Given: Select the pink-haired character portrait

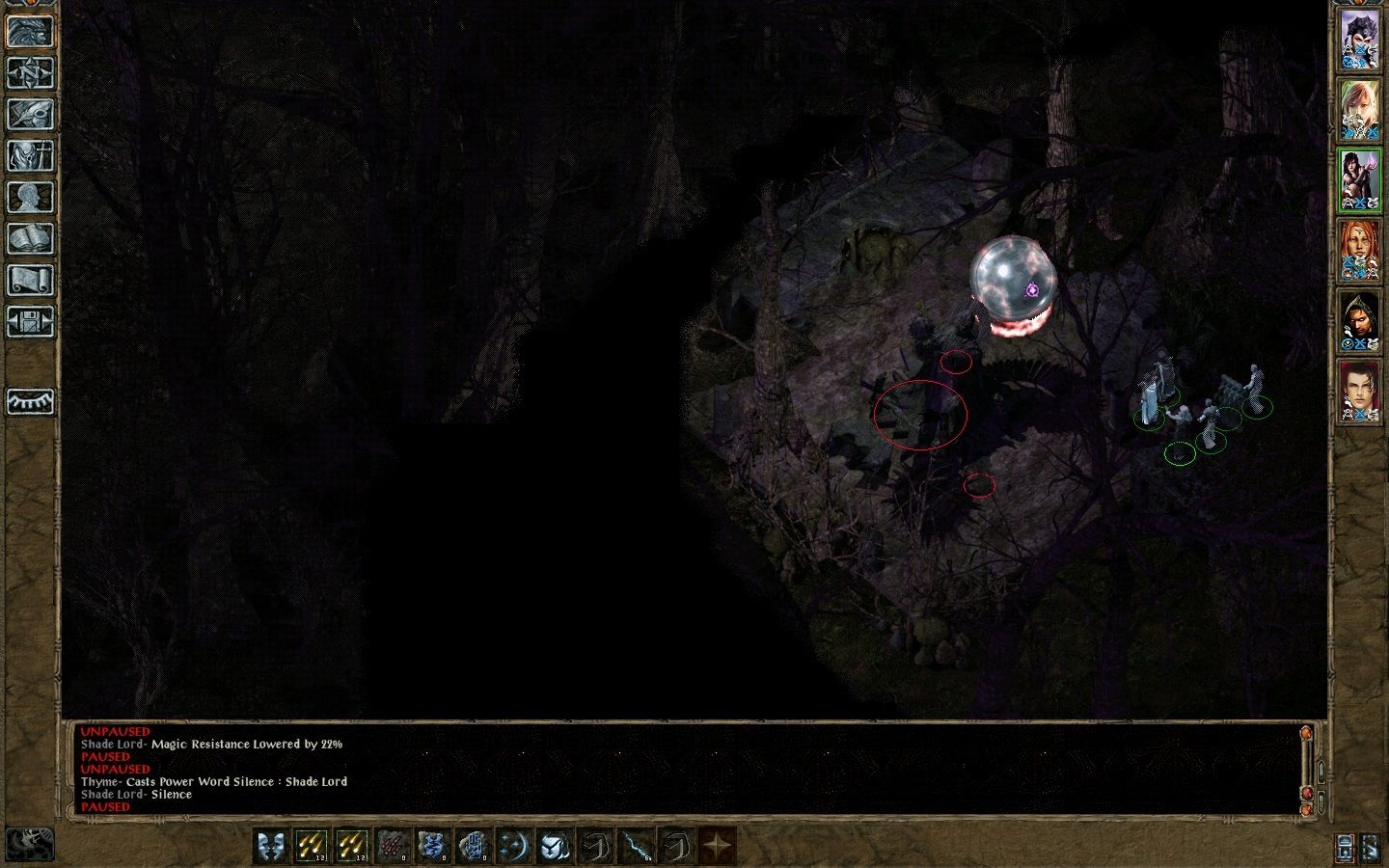Looking at the screenshot, I should [1359, 110].
